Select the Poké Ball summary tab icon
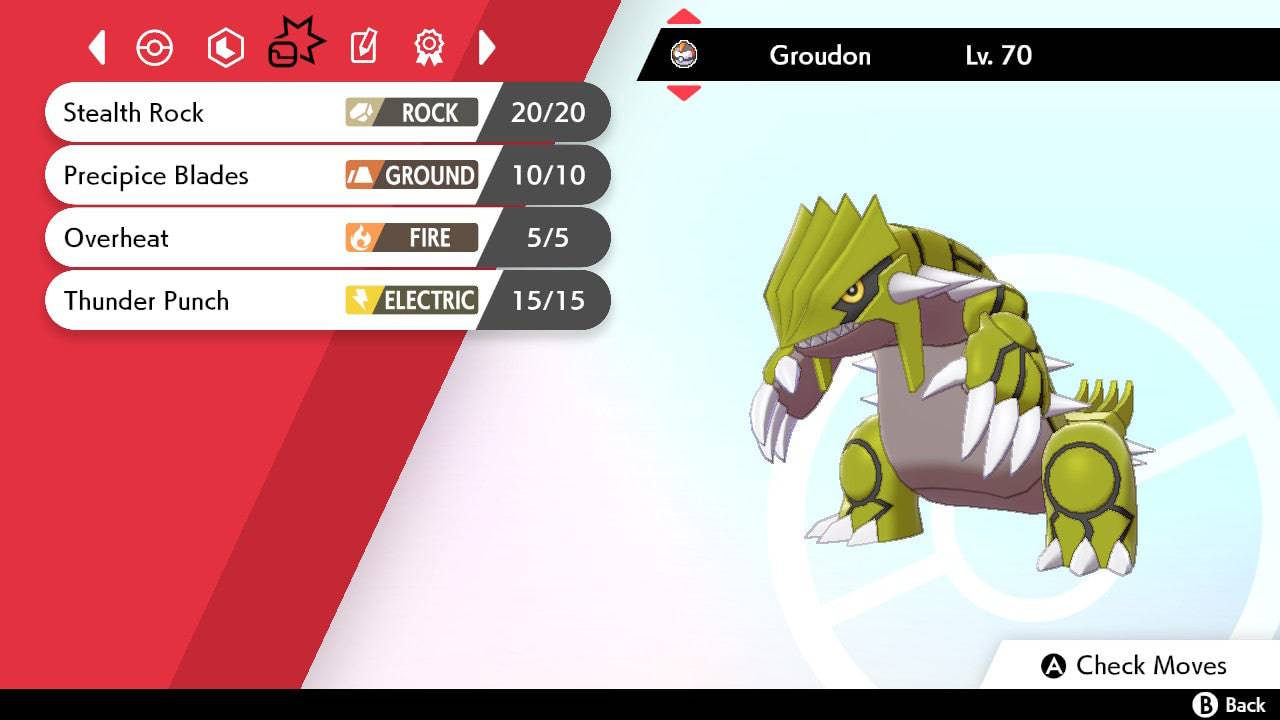The image size is (1280, 720). (155, 46)
